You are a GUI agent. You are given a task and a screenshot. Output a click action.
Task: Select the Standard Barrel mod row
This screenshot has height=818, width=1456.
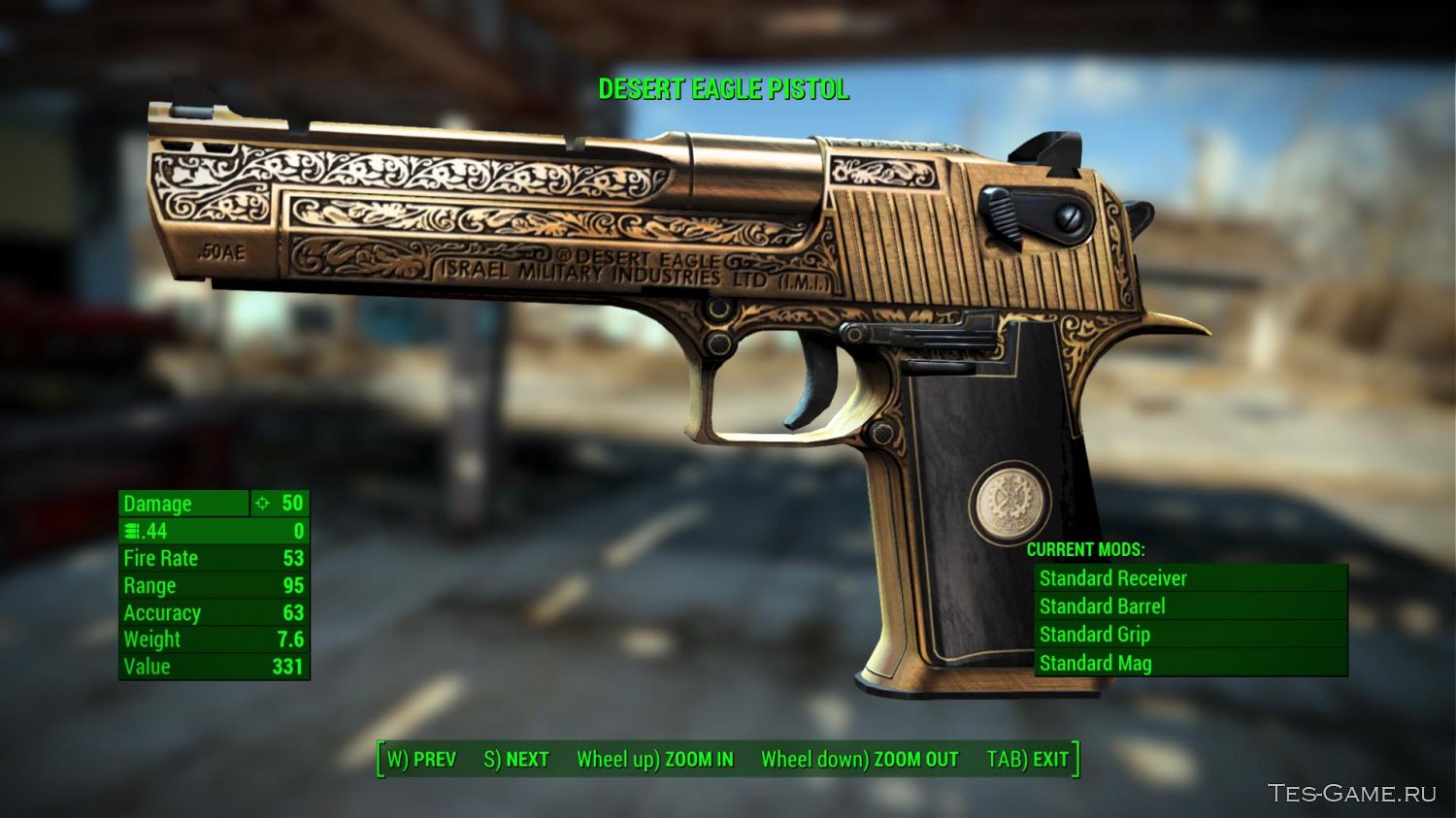pyautogui.click(x=1190, y=606)
